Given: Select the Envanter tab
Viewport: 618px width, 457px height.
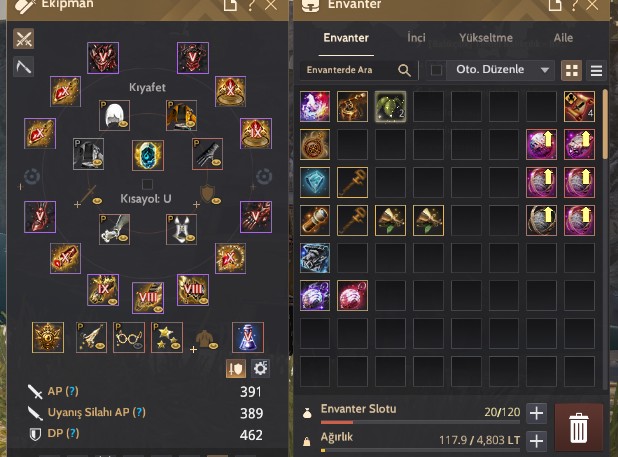Looking at the screenshot, I should (x=346, y=39).
